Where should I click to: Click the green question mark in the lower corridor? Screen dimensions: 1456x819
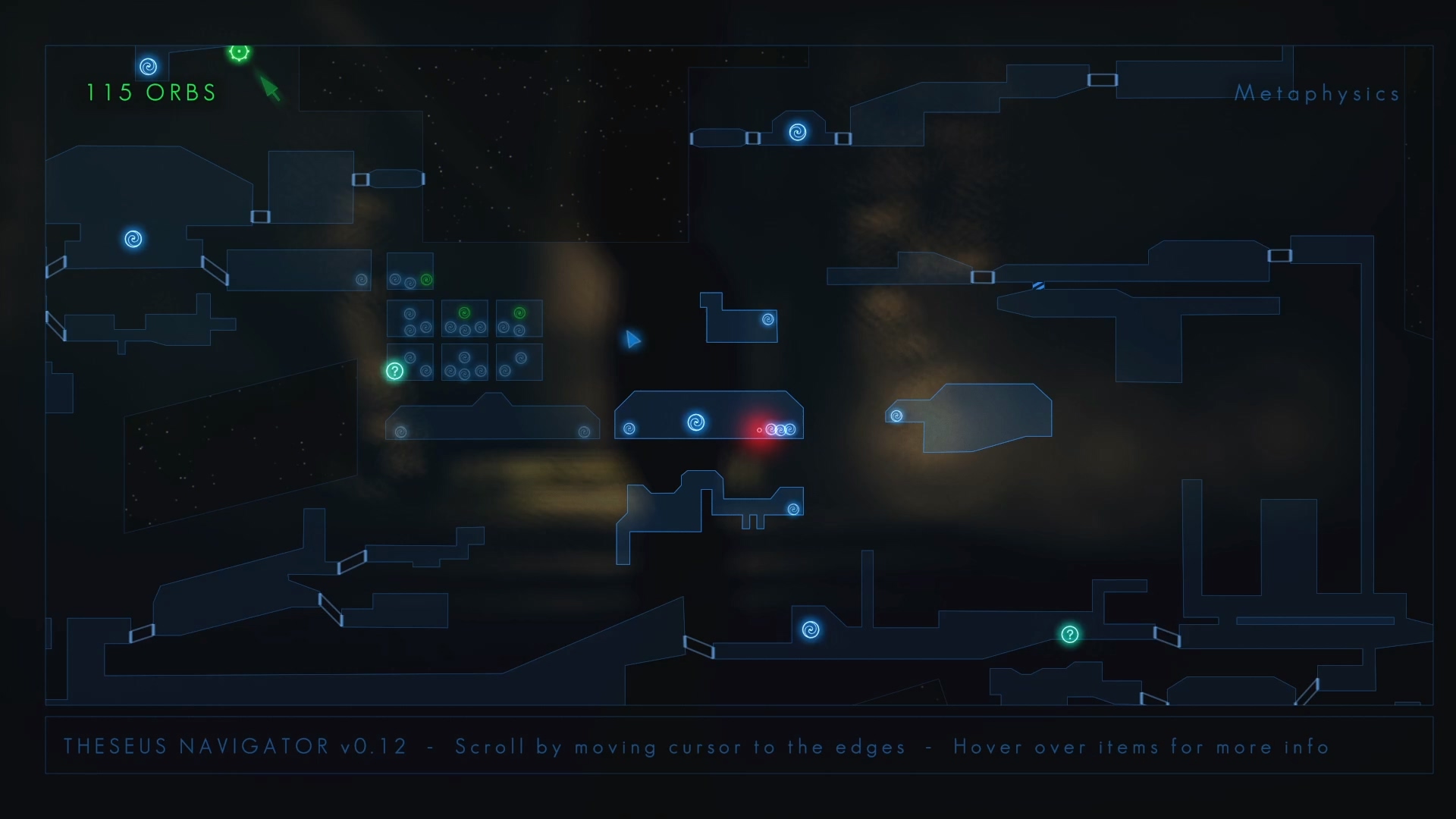[1069, 634]
